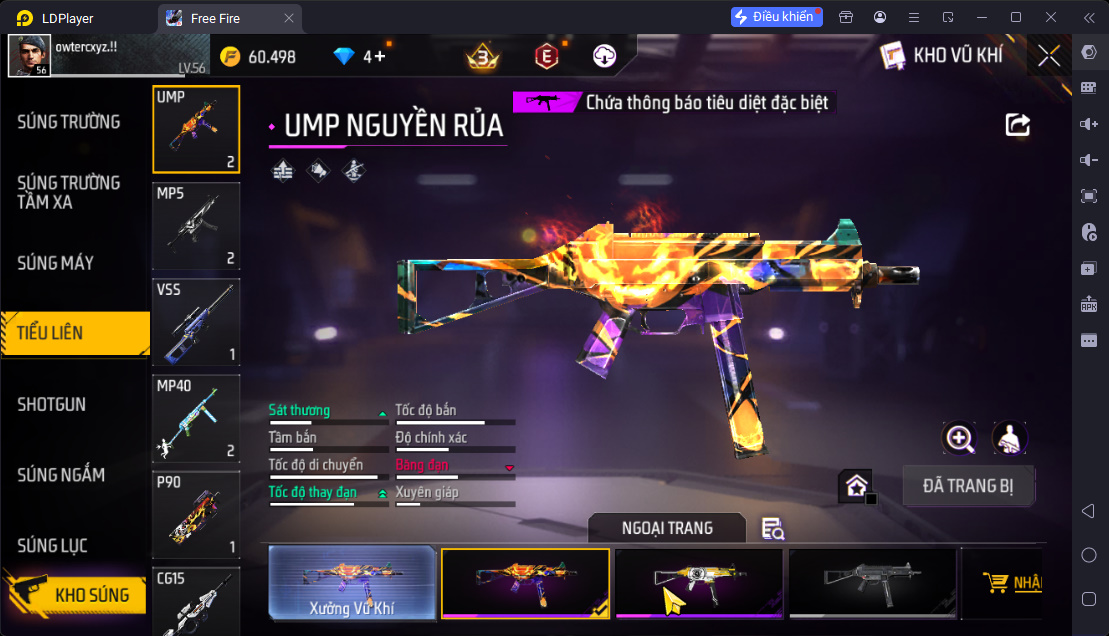Choose the Súng Lục category
This screenshot has height=636, width=1109.
click(x=53, y=545)
